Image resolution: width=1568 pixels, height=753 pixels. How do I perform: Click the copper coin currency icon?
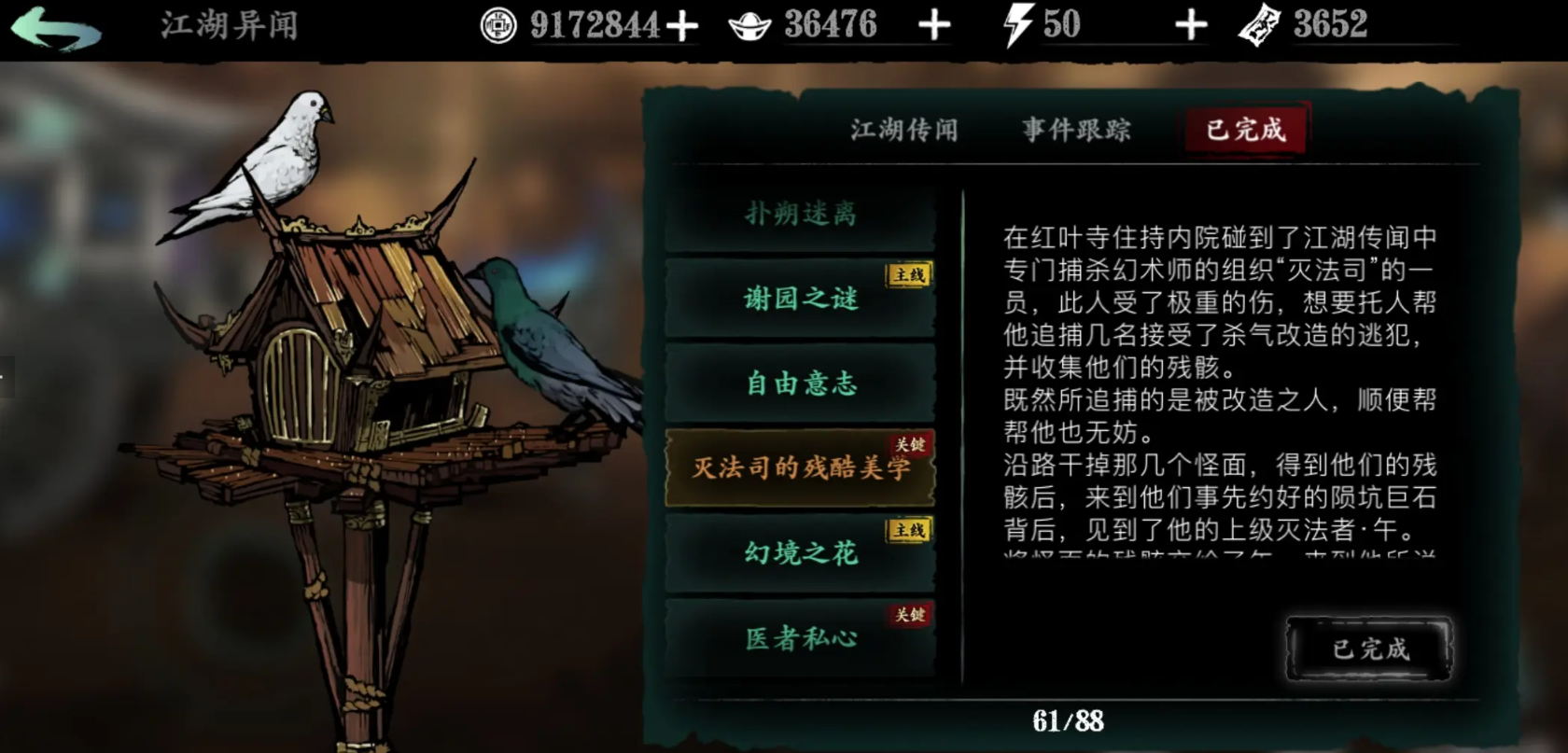(501, 26)
